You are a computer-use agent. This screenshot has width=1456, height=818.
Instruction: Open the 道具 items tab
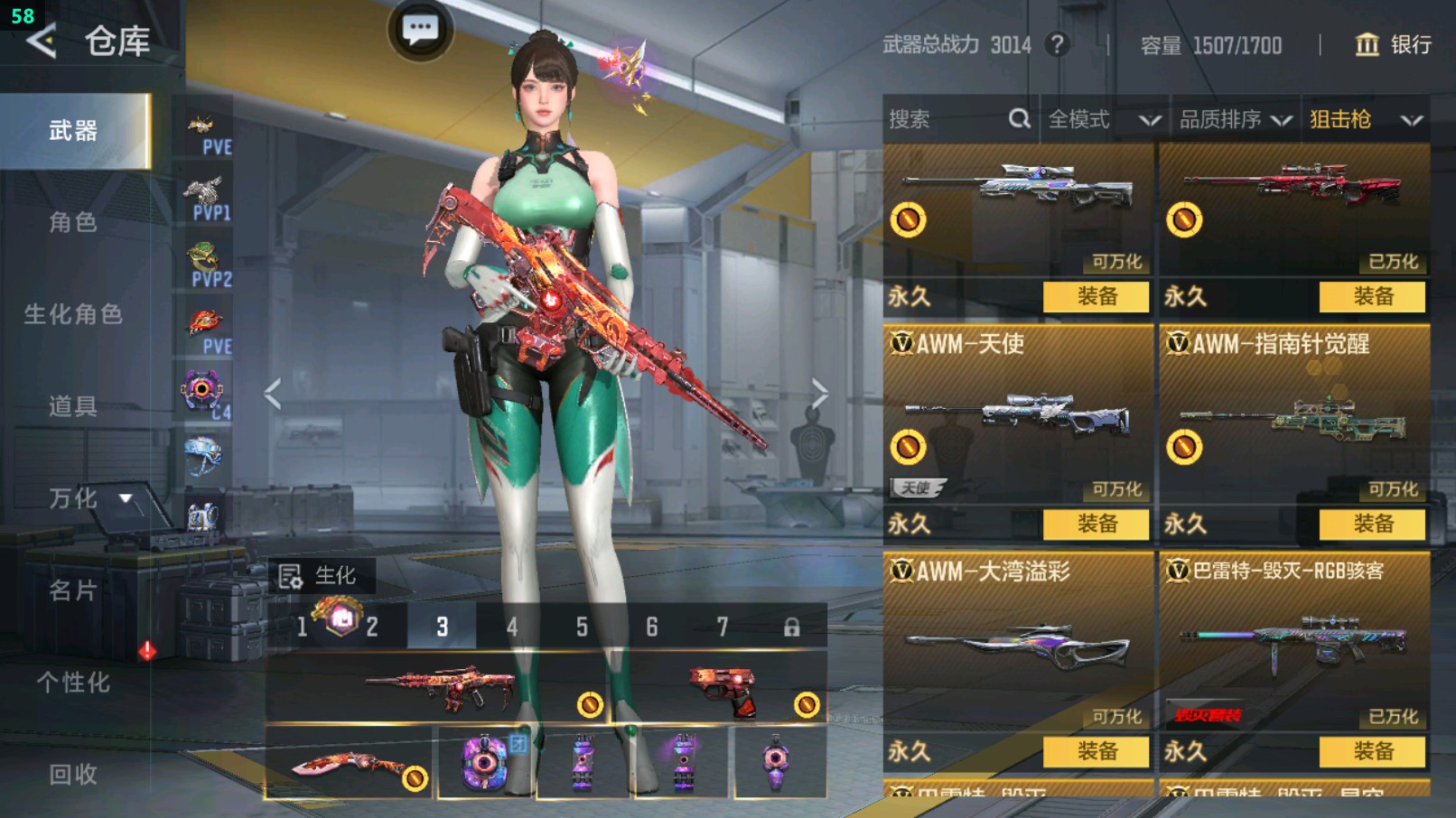pos(73,406)
